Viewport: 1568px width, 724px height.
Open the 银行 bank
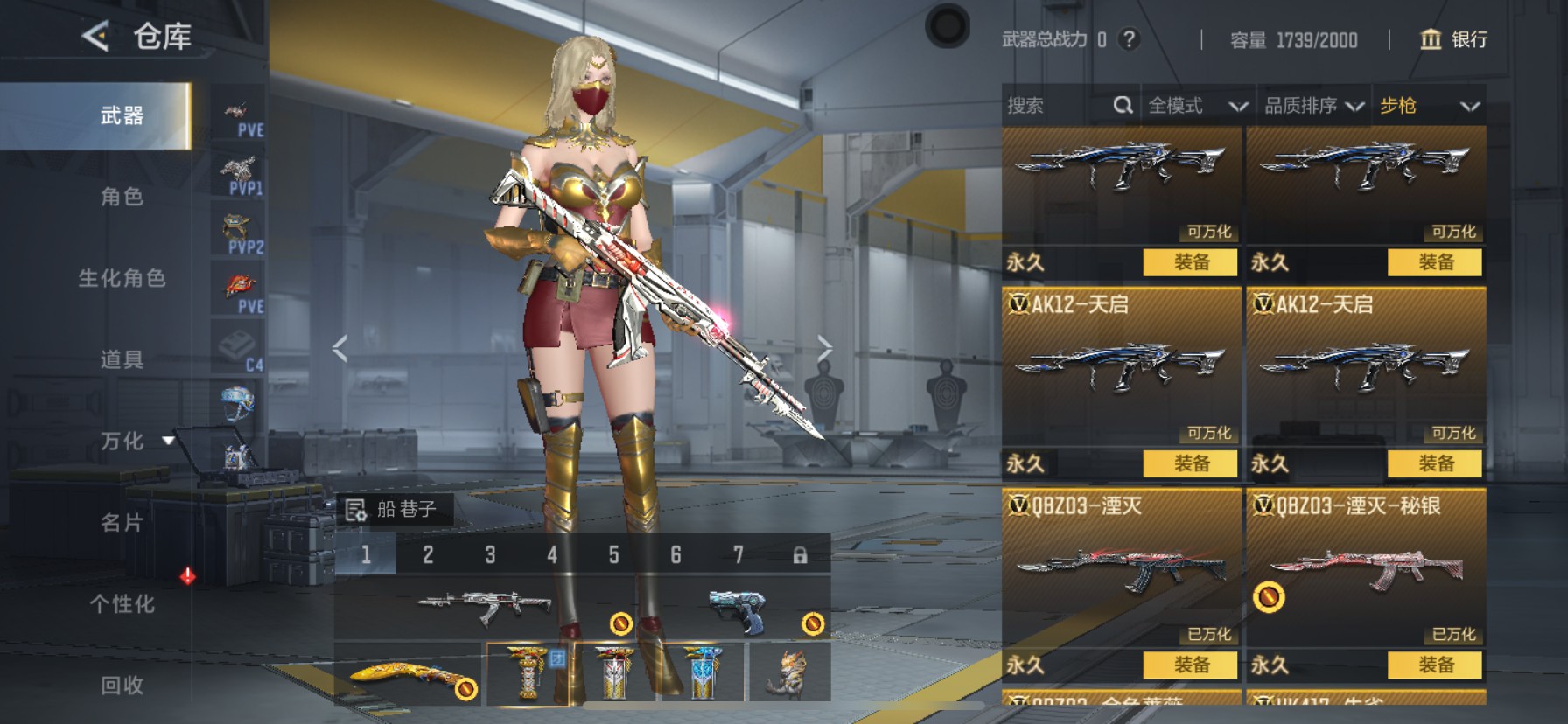[1454, 39]
